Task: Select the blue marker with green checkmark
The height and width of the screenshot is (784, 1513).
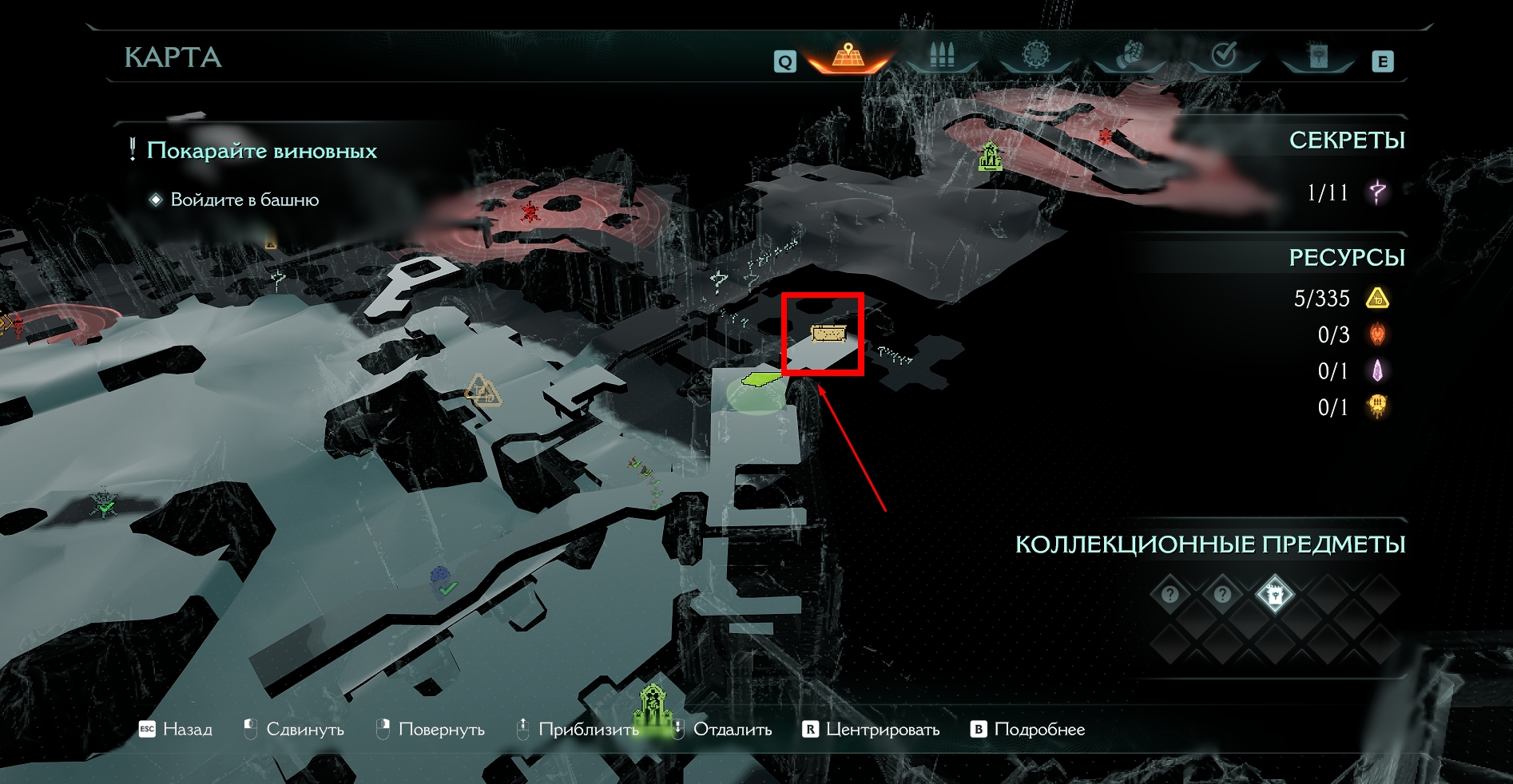Action: pos(442,580)
